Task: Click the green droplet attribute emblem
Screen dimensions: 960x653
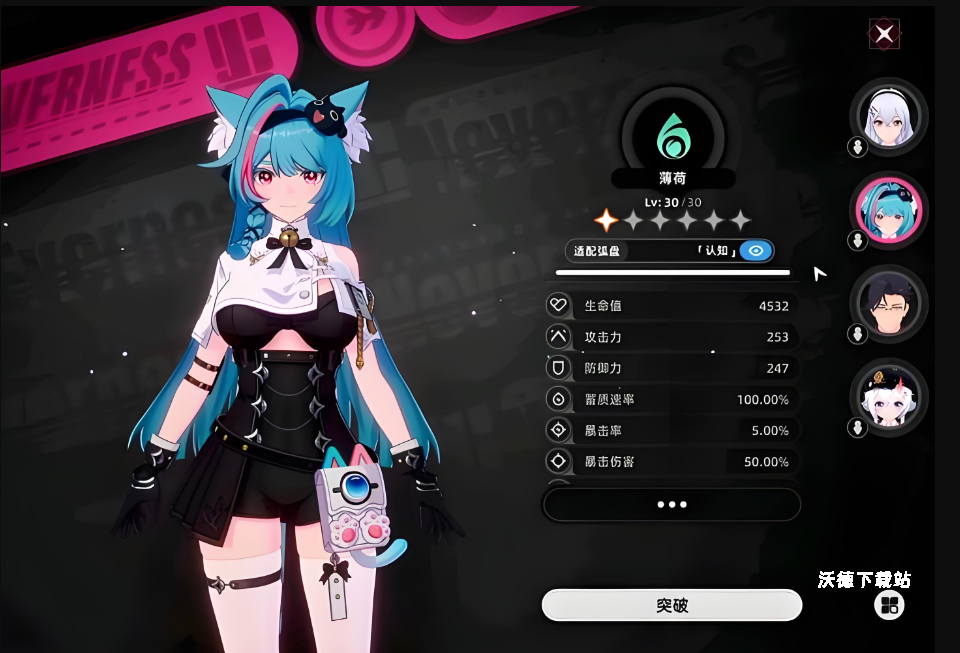Action: [x=672, y=135]
